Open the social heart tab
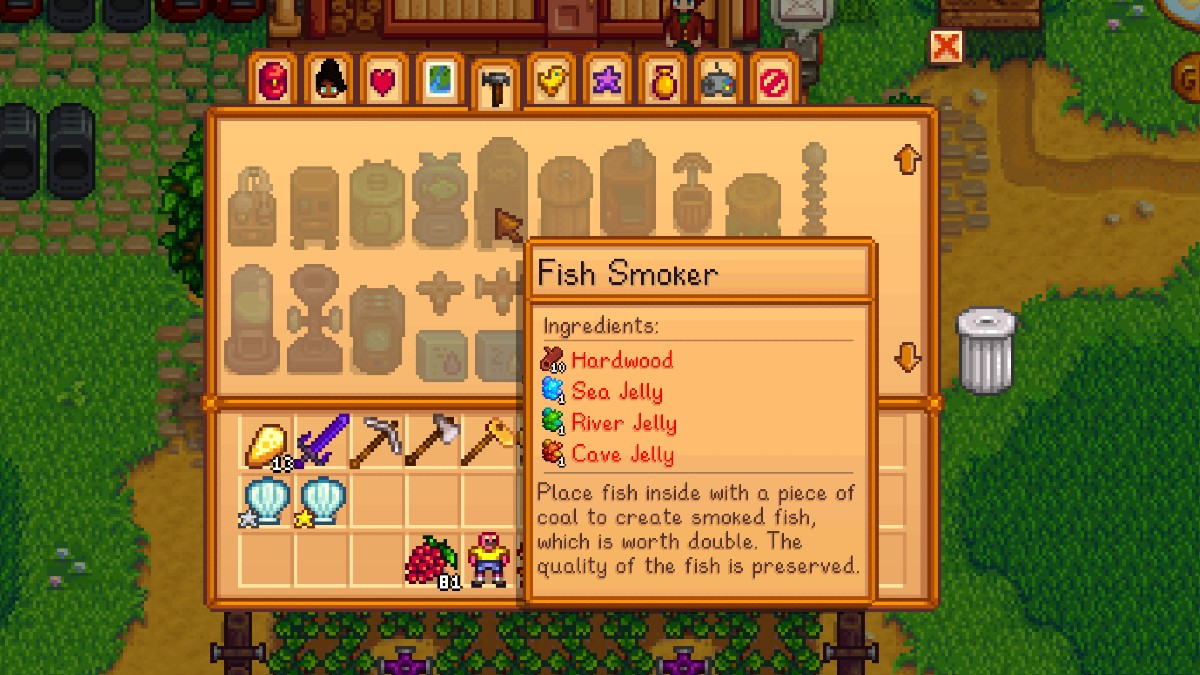1200x675 pixels. [x=384, y=82]
